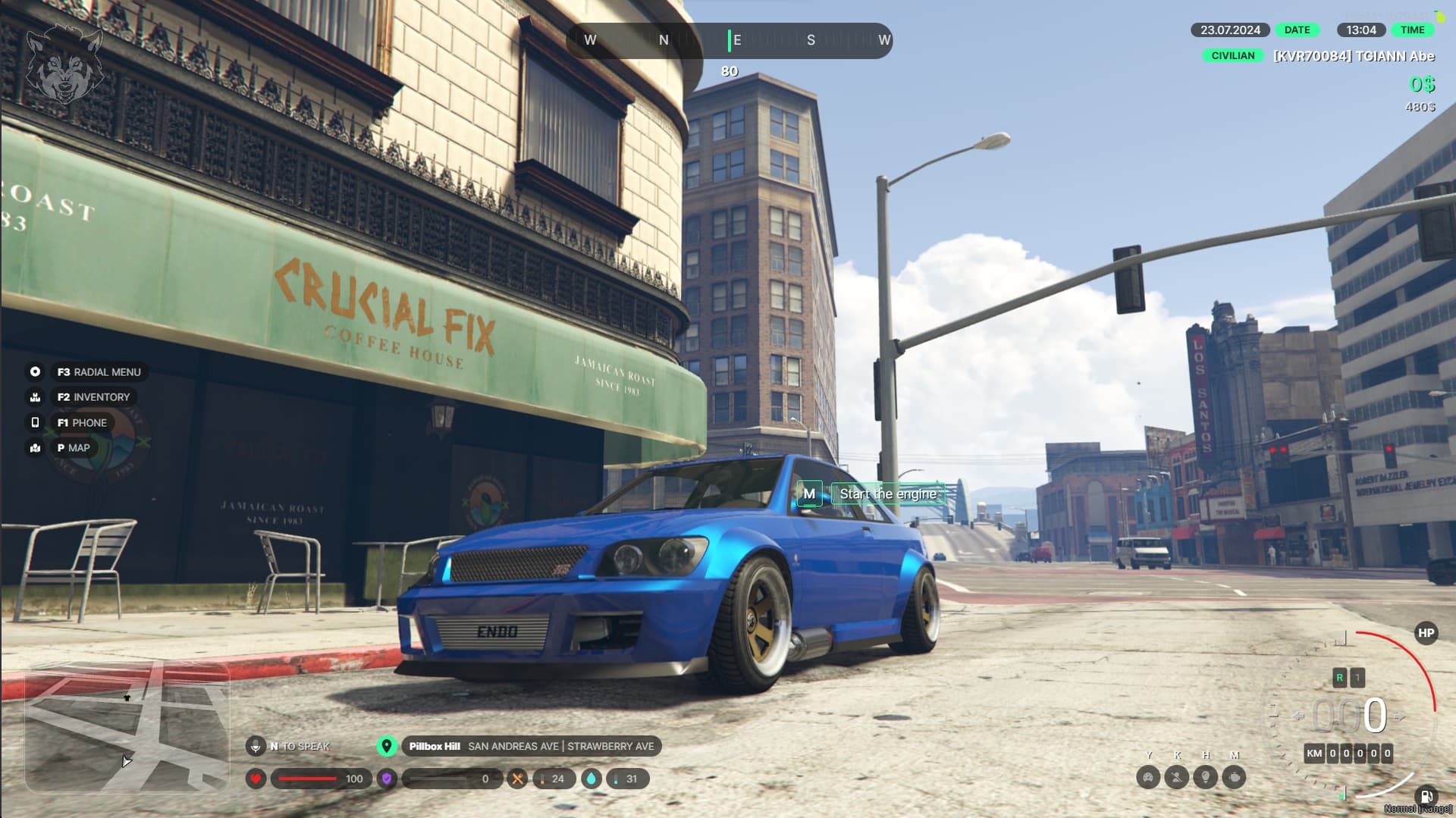
Task: Click the microphone voice chat icon
Action: [256, 745]
